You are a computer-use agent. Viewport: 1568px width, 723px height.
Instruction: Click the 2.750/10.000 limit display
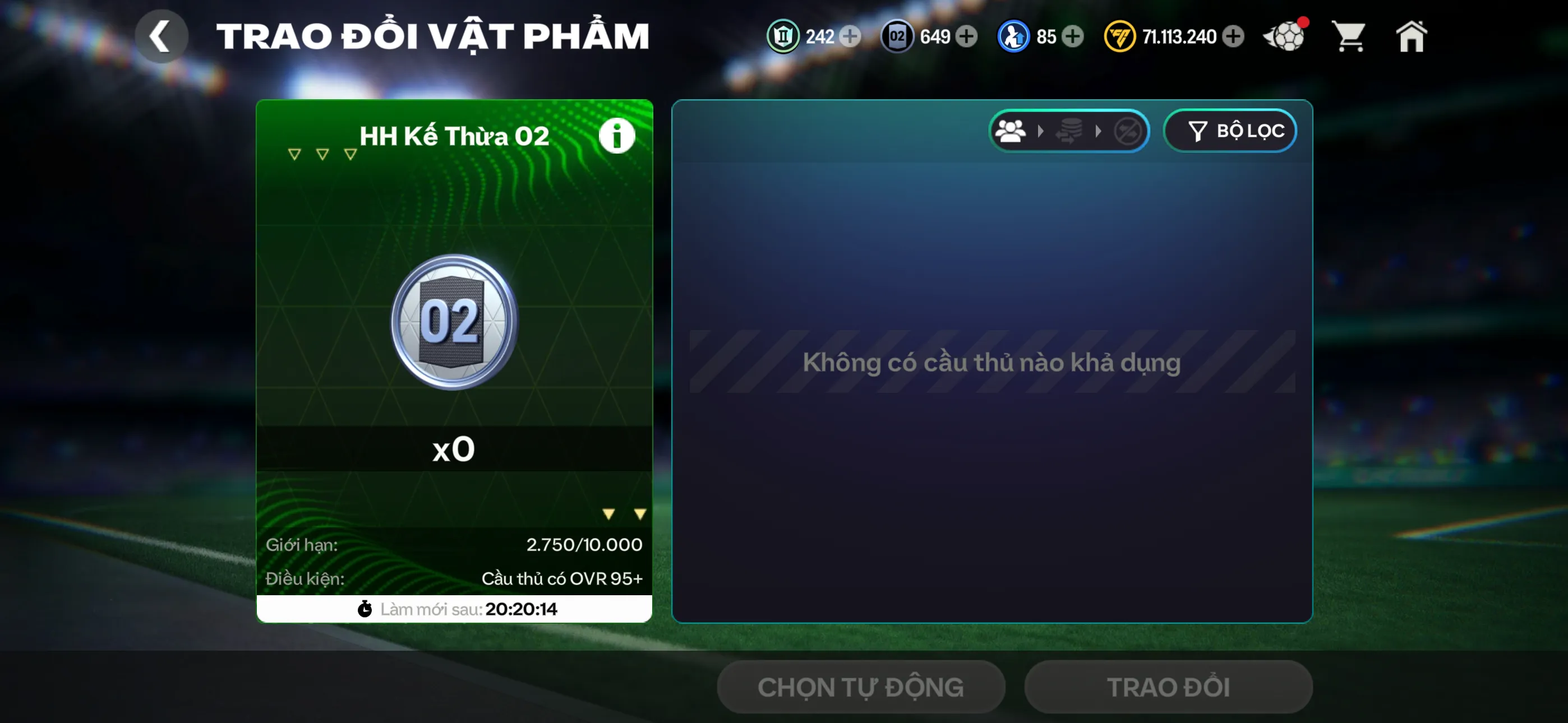coord(583,544)
